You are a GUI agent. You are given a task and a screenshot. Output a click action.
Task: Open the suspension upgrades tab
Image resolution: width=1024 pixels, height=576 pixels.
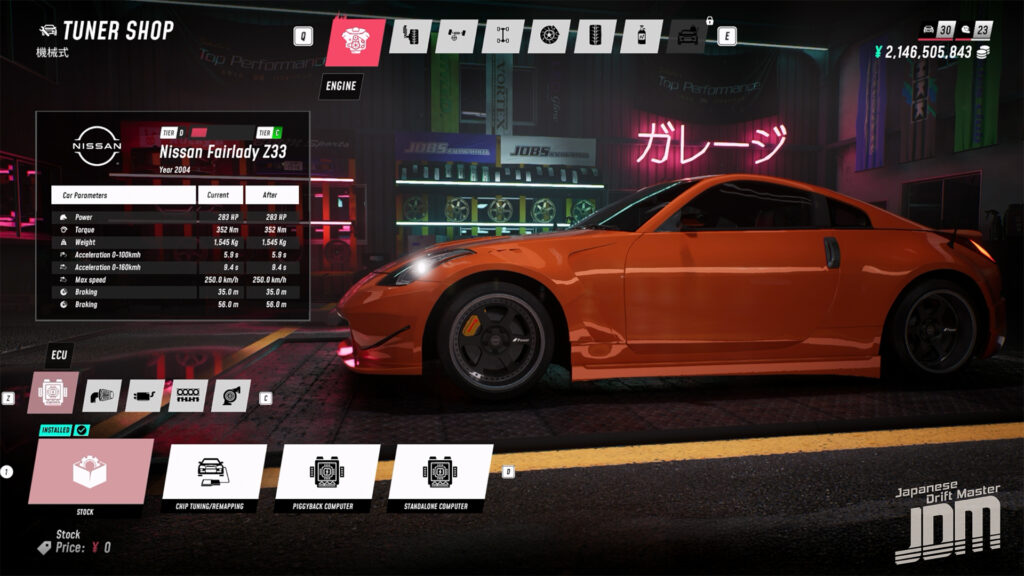[x=409, y=37]
